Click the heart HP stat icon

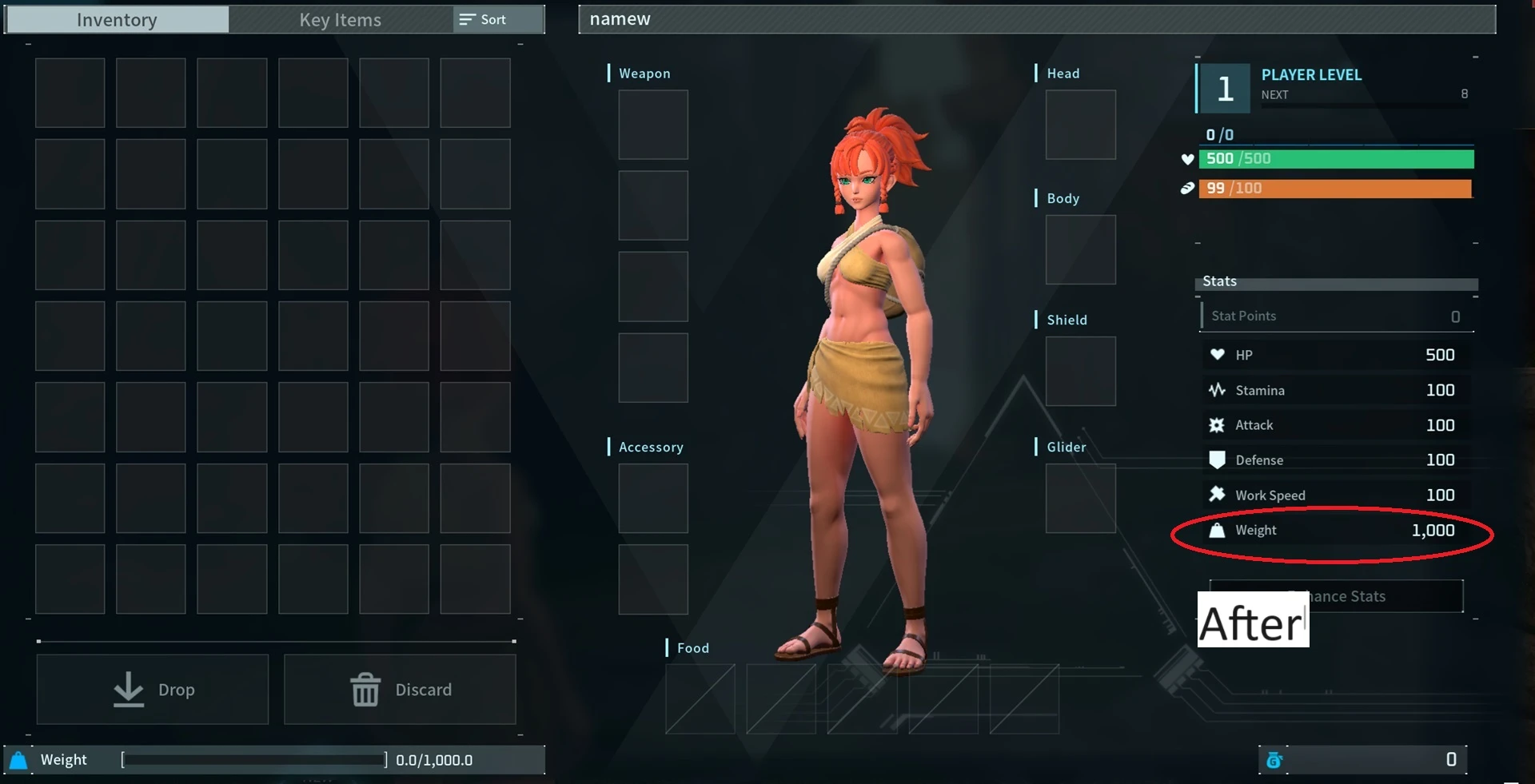pyautogui.click(x=1217, y=355)
